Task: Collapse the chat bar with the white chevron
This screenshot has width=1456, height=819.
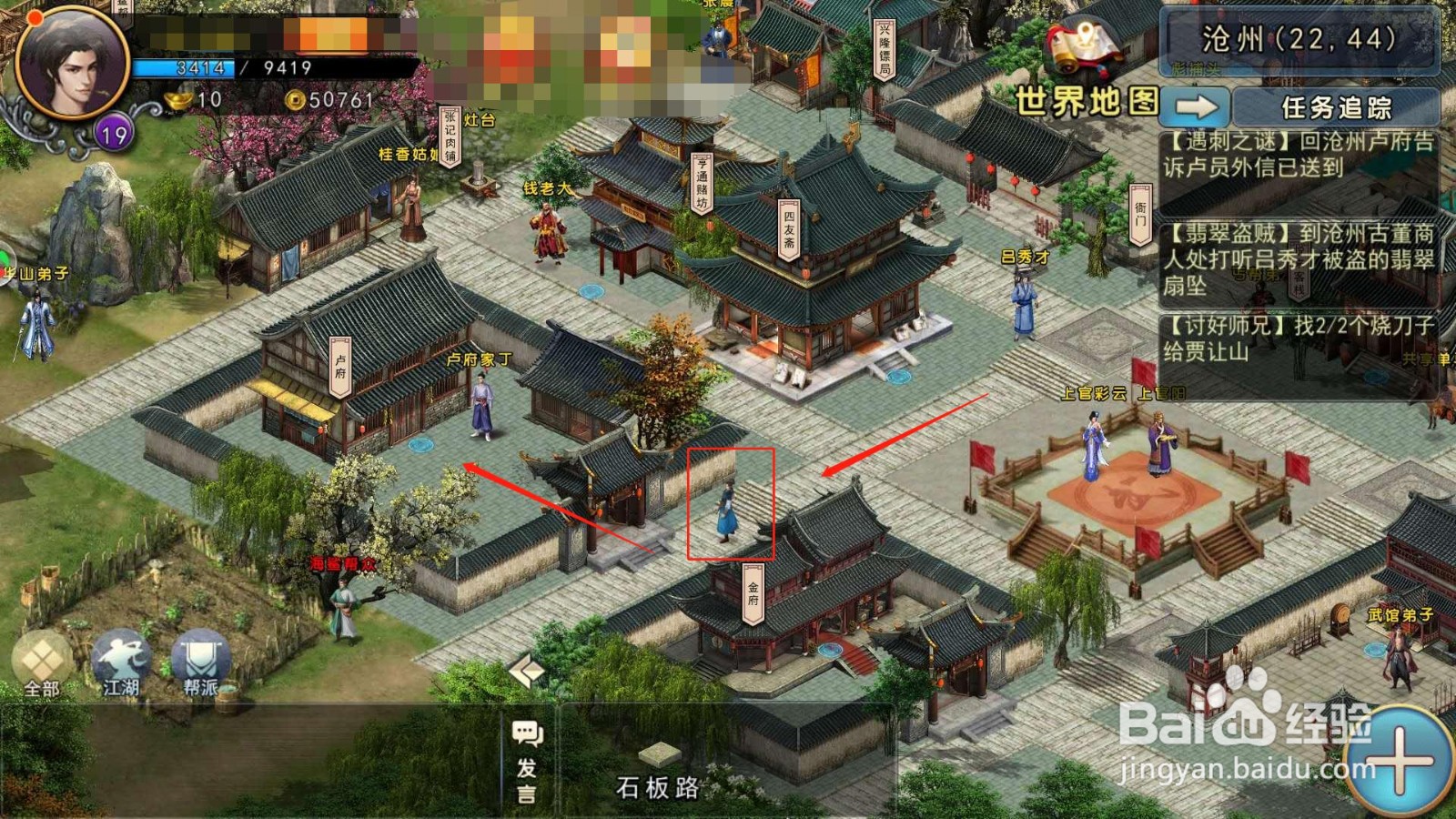Action: [526, 672]
